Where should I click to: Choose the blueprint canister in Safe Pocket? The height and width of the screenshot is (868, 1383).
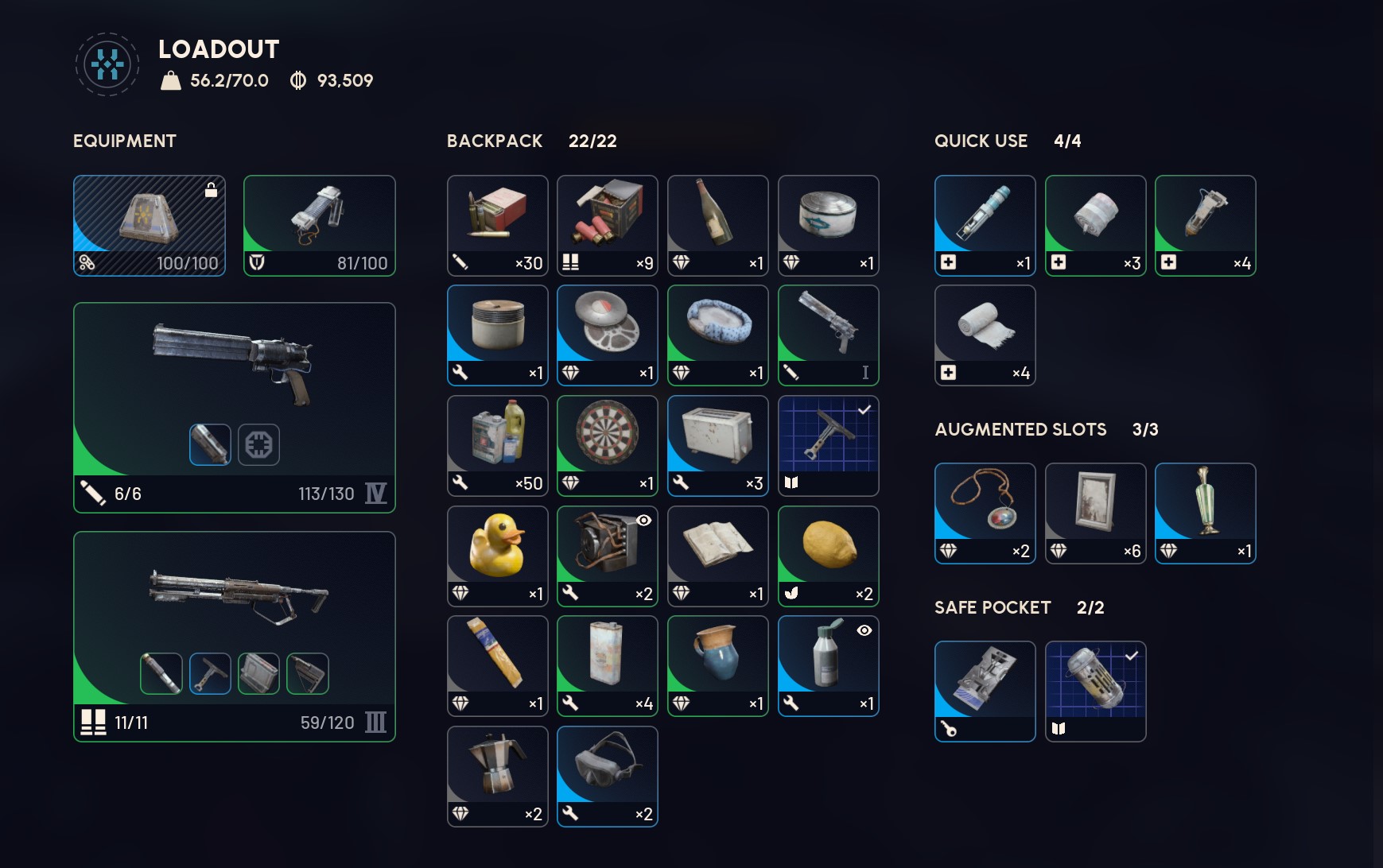tap(1095, 691)
